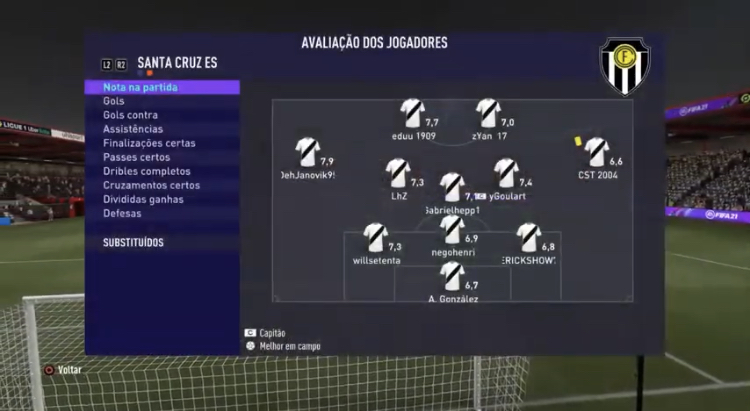Open Finalizações certas stat
This screenshot has width=750, height=411.
click(149, 143)
